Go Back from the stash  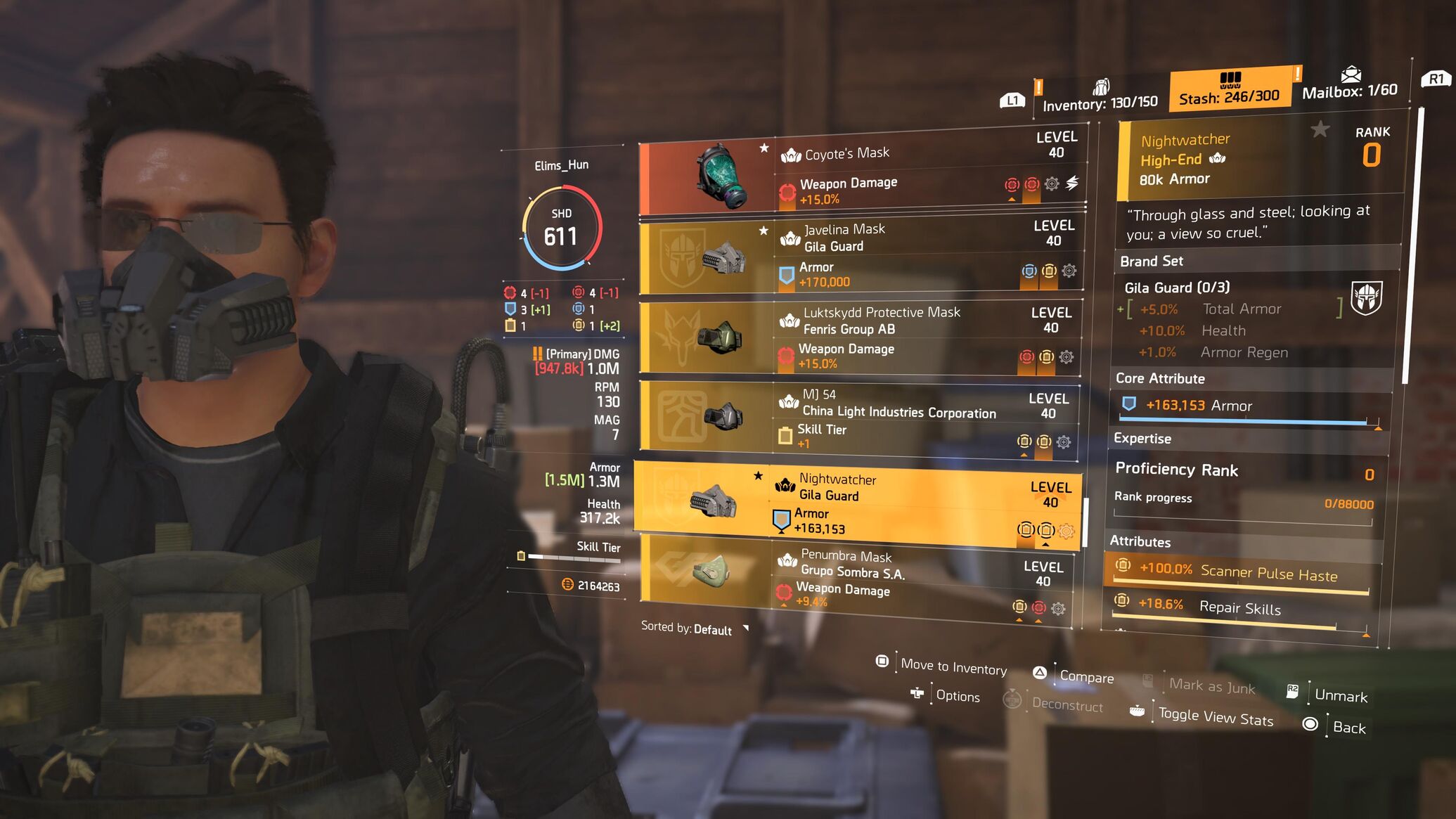(x=1348, y=728)
